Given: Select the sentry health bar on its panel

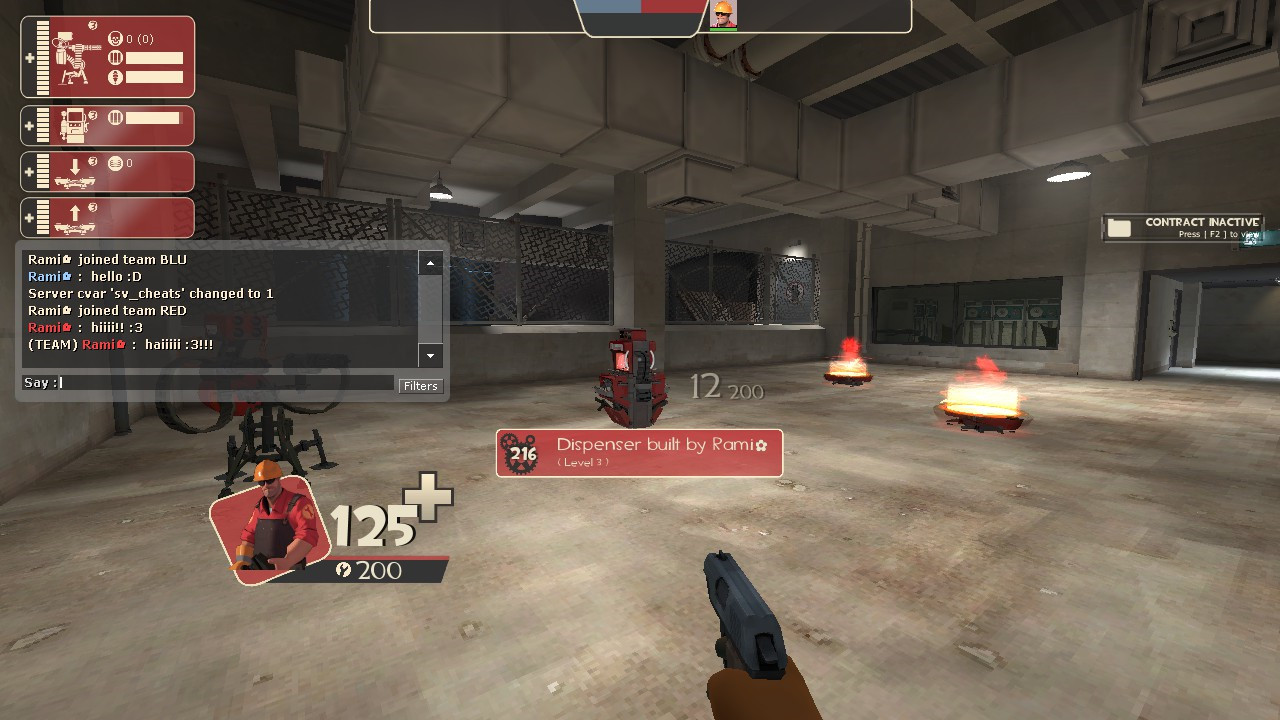Looking at the screenshot, I should [x=42, y=57].
